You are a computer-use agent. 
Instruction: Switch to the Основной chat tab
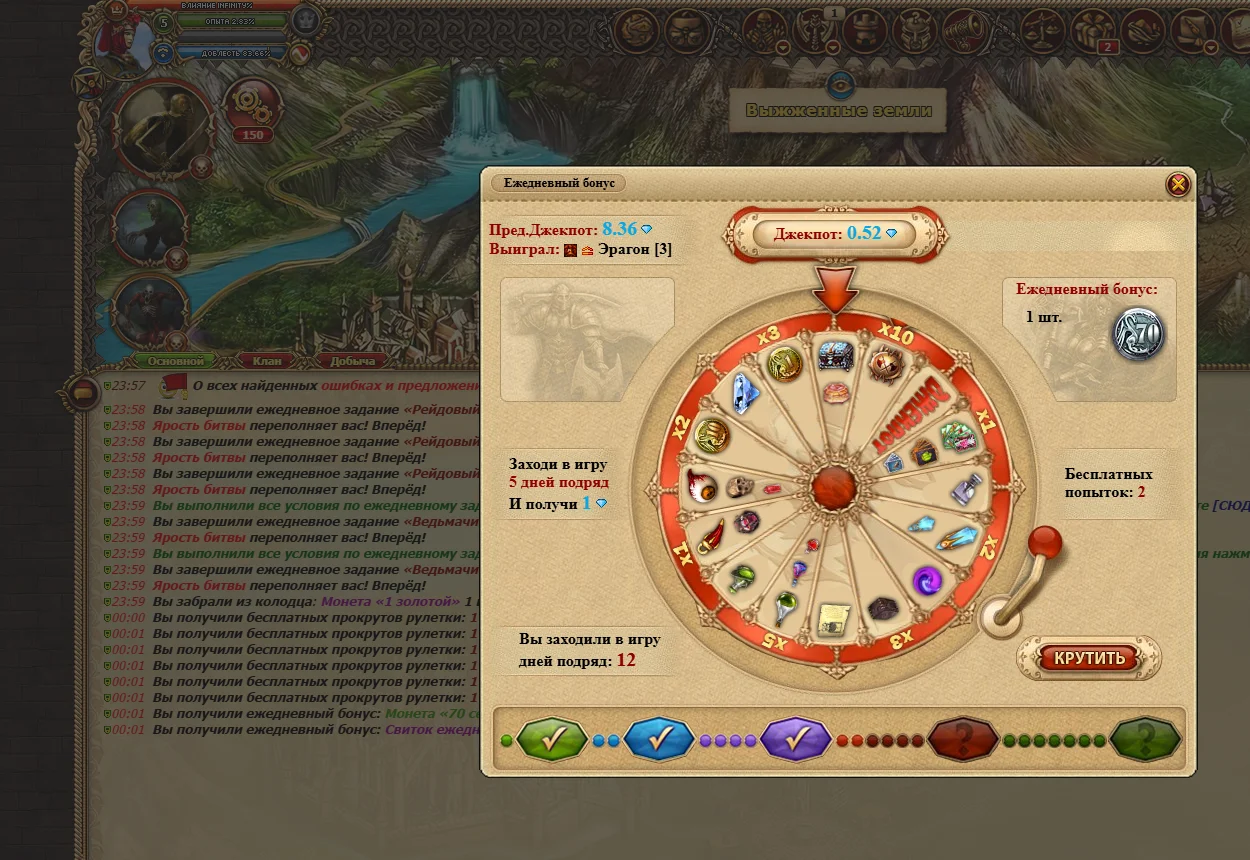click(x=176, y=361)
